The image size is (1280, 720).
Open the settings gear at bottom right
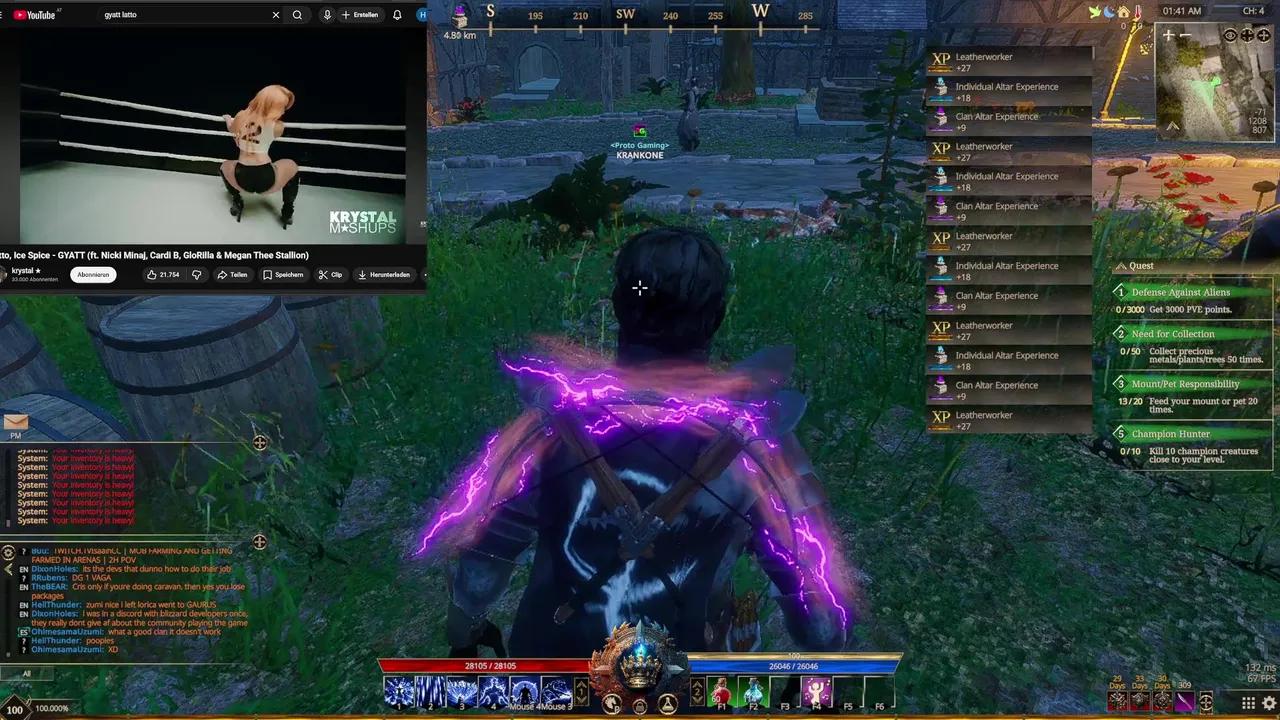coord(1269,703)
